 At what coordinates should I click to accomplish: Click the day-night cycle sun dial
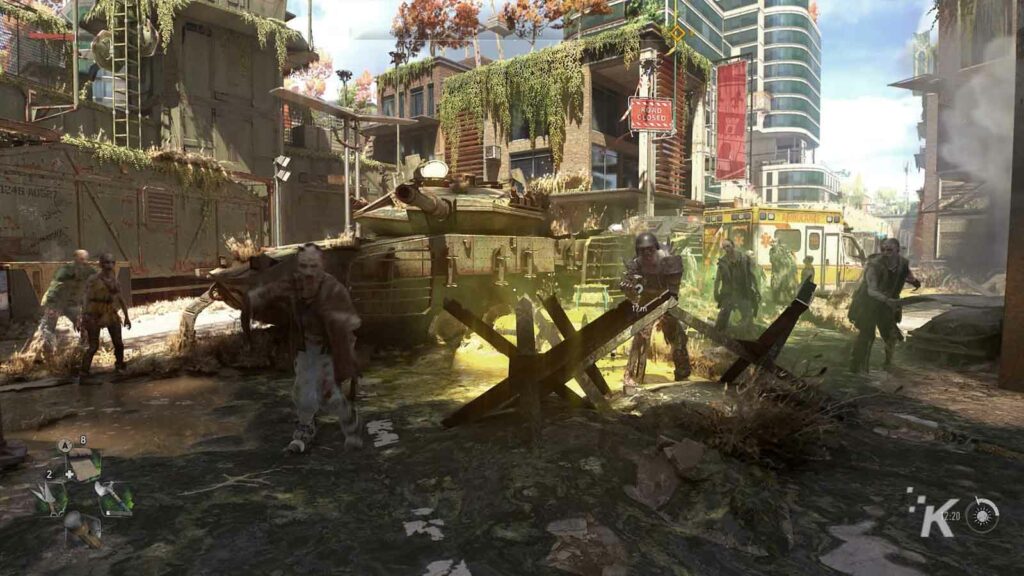[x=982, y=514]
